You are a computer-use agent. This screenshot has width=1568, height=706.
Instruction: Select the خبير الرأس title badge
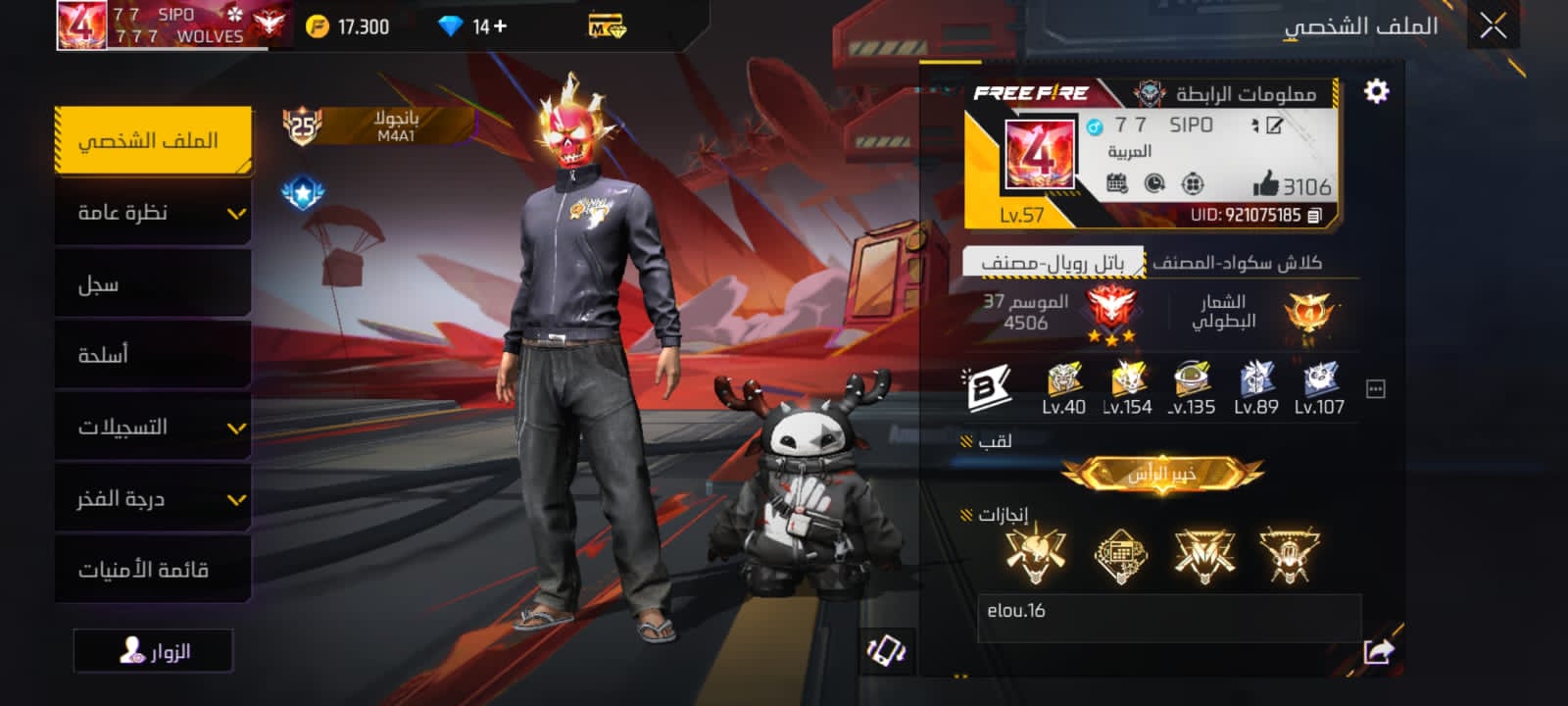(x=1161, y=475)
